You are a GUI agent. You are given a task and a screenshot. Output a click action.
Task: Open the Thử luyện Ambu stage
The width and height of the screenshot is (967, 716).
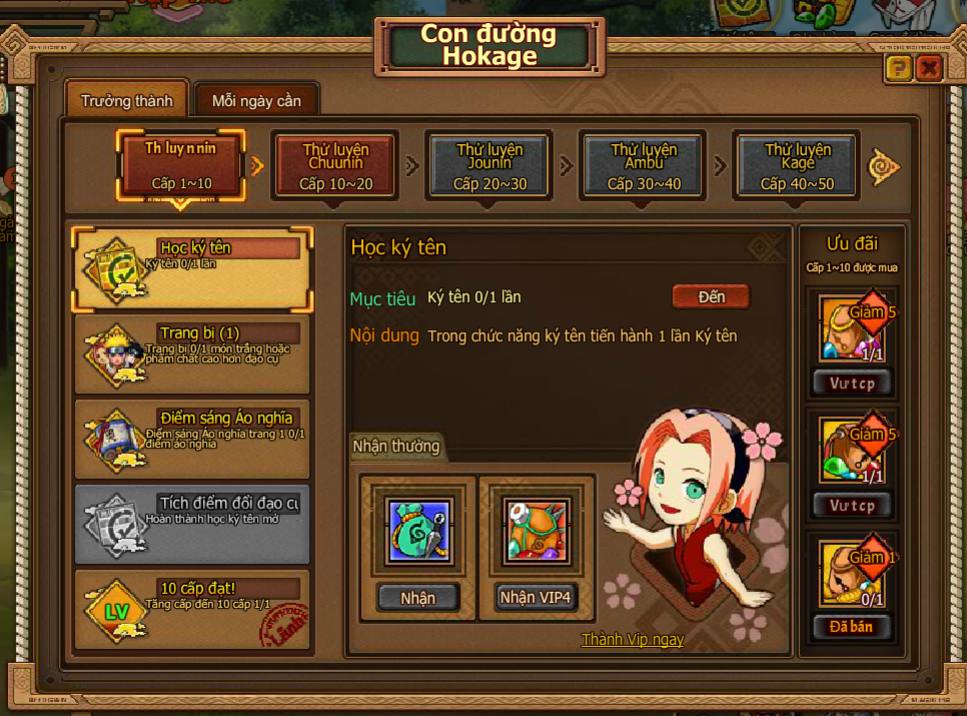644,165
